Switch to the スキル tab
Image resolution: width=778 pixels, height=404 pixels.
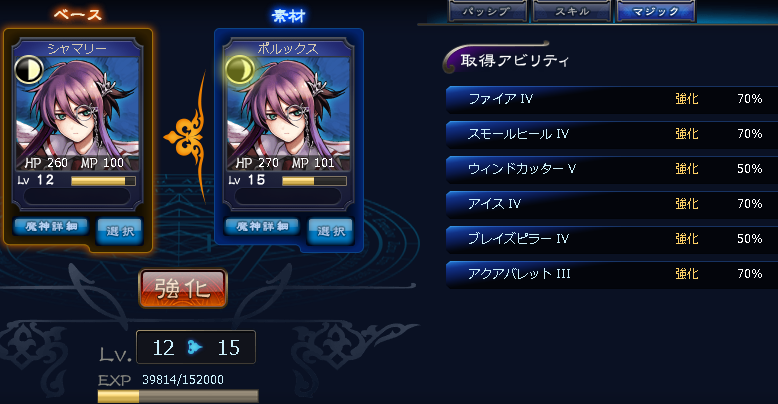(571, 11)
